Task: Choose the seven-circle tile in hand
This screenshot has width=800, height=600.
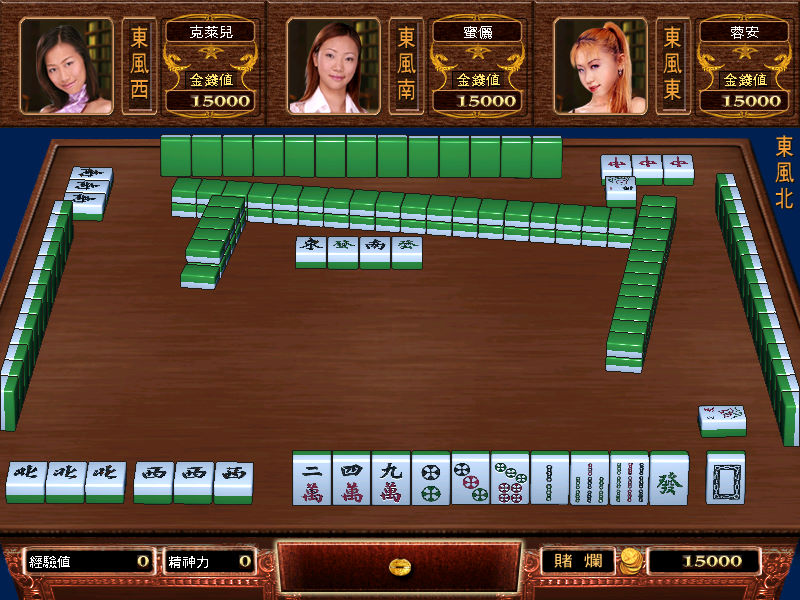Action: click(510, 478)
